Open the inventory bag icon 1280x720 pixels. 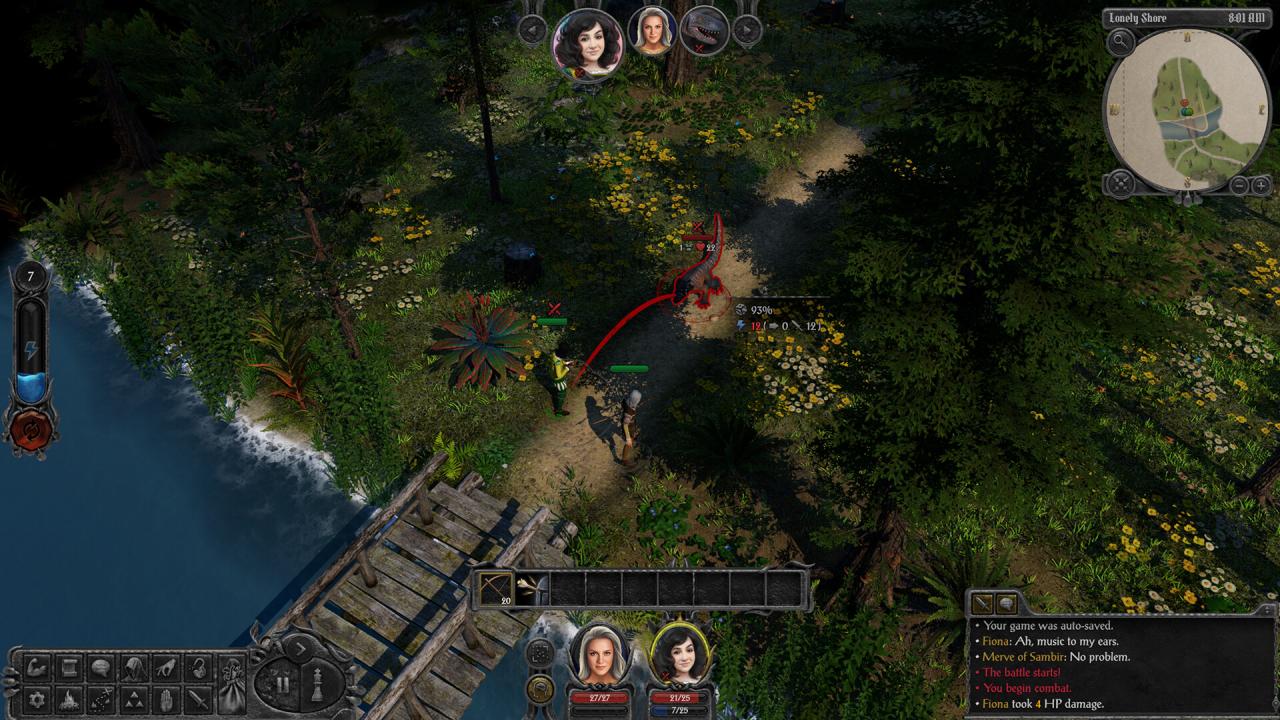231,685
